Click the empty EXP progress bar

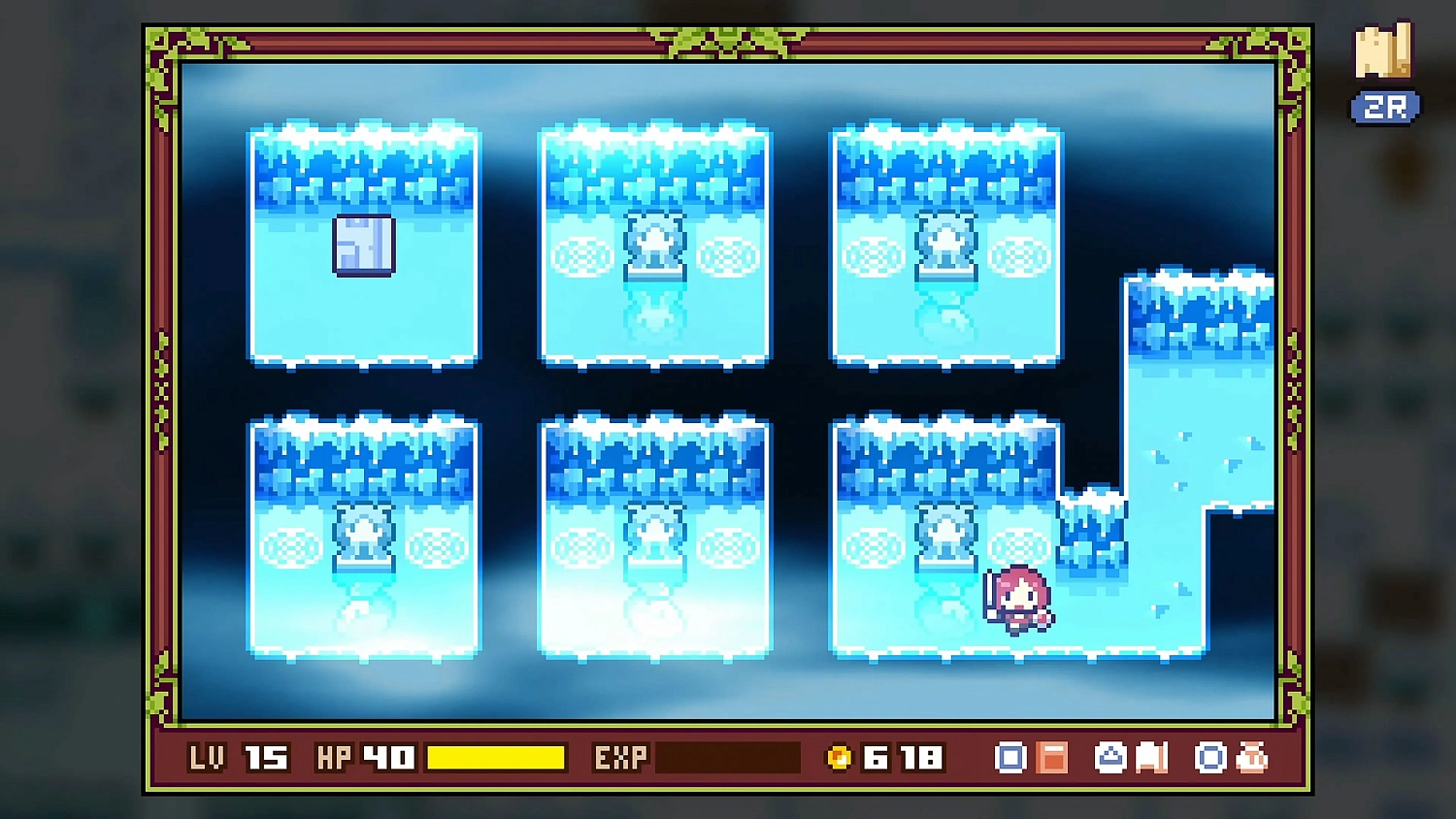point(726,757)
